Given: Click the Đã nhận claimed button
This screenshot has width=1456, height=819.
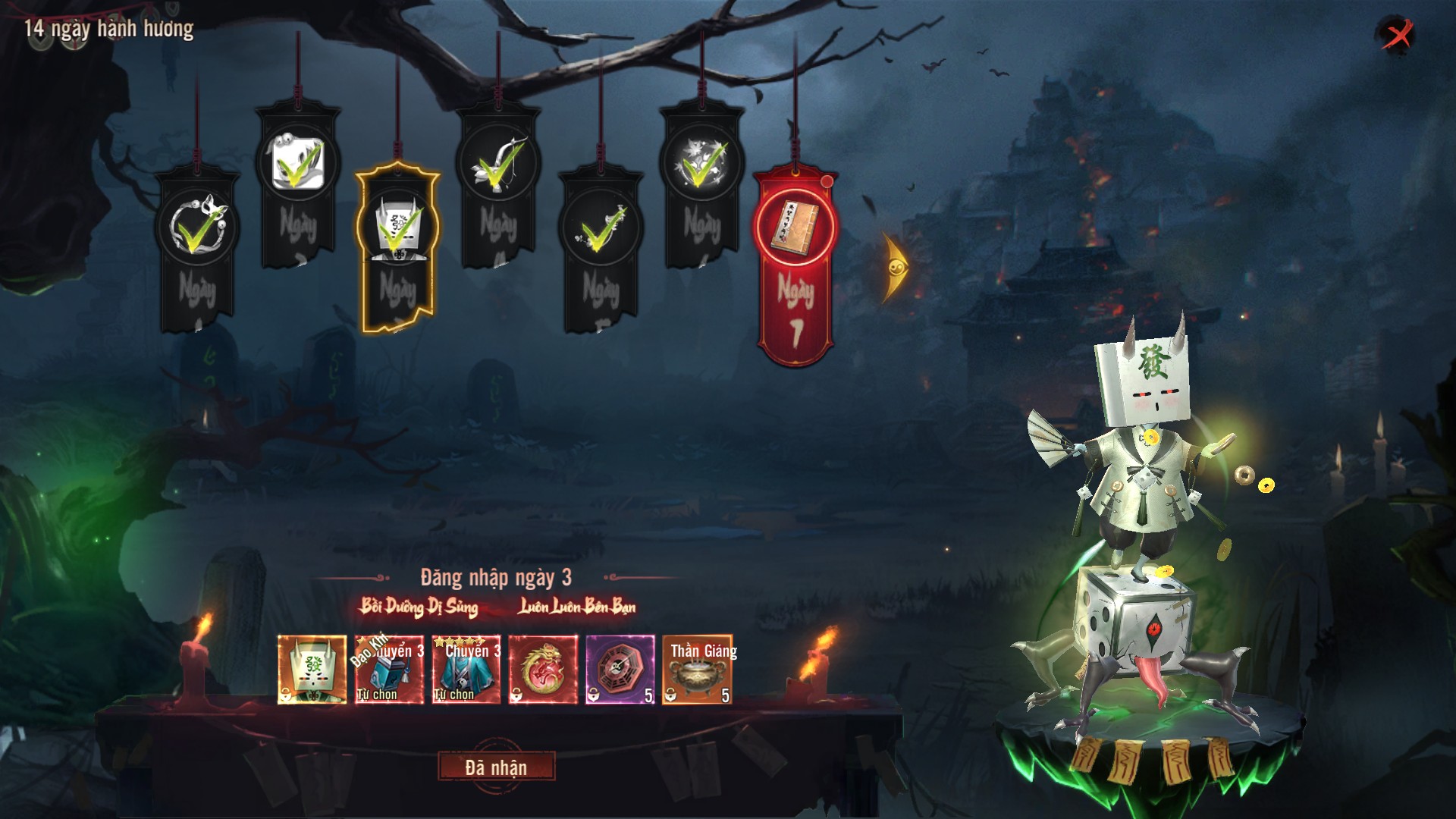Looking at the screenshot, I should pos(496,767).
